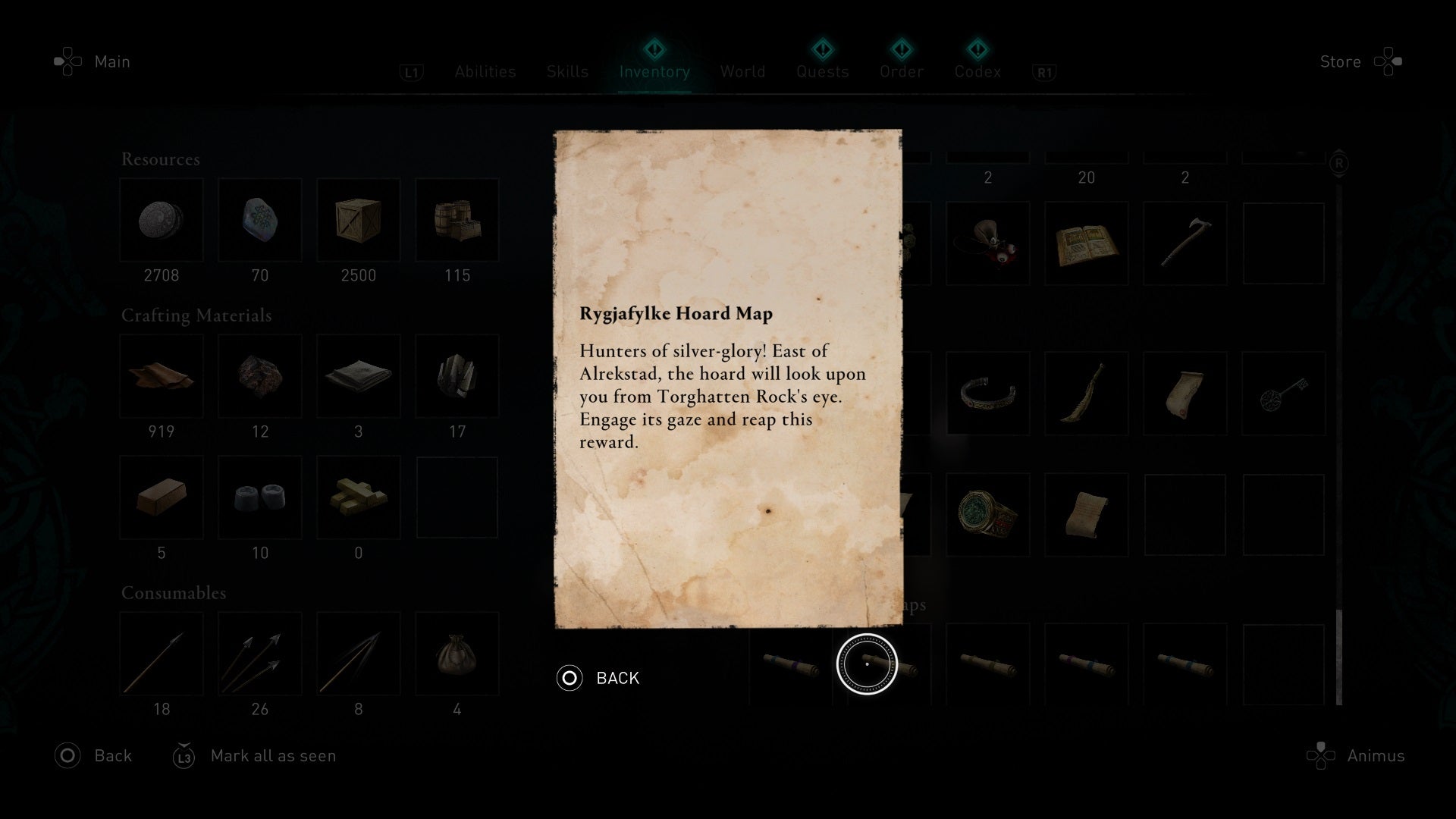
Task: Select the open yellow book item
Action: click(1086, 244)
